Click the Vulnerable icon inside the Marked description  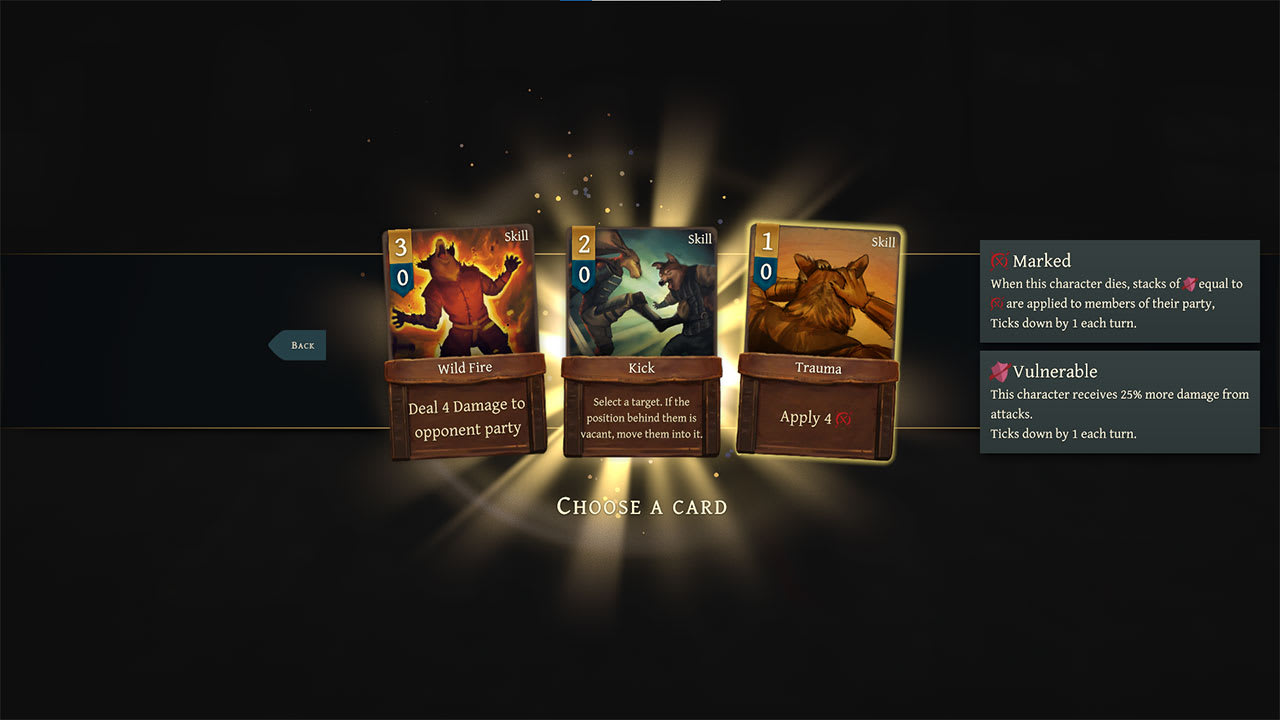point(1191,284)
